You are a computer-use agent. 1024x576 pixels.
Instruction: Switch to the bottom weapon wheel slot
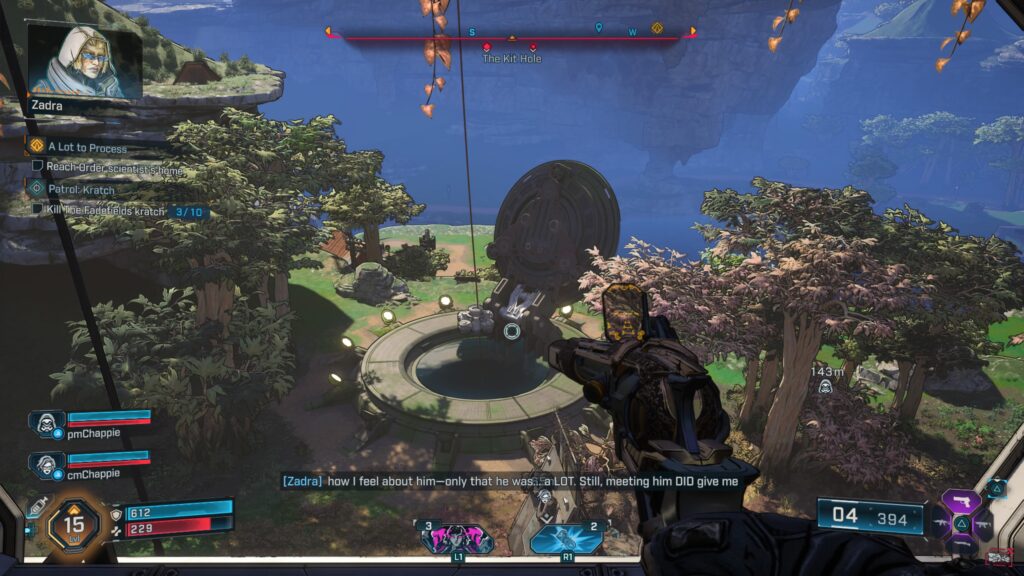tap(961, 543)
